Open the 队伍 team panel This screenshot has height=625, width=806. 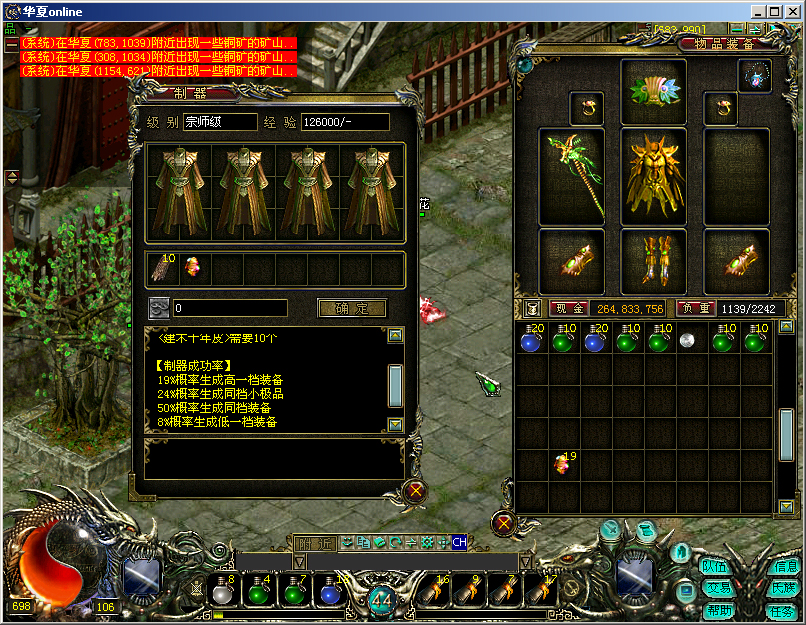715,566
